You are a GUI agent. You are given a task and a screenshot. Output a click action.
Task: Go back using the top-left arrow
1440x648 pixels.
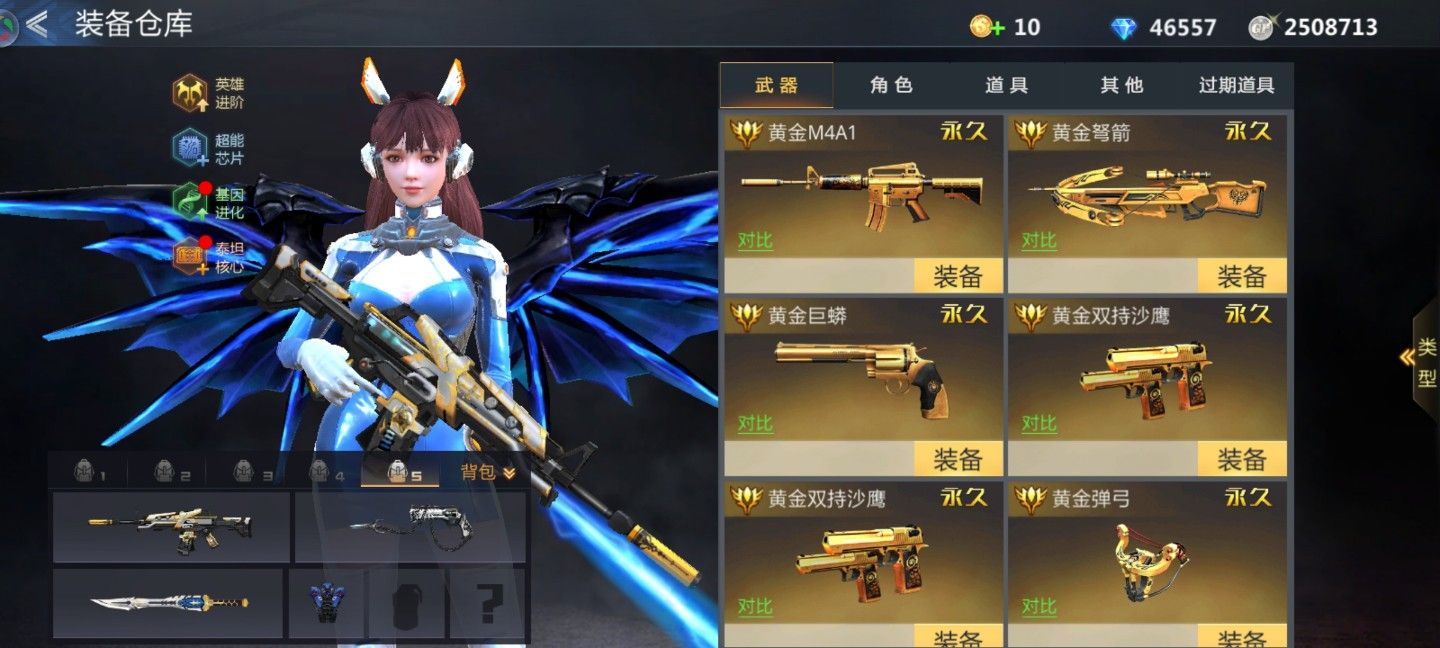37,24
